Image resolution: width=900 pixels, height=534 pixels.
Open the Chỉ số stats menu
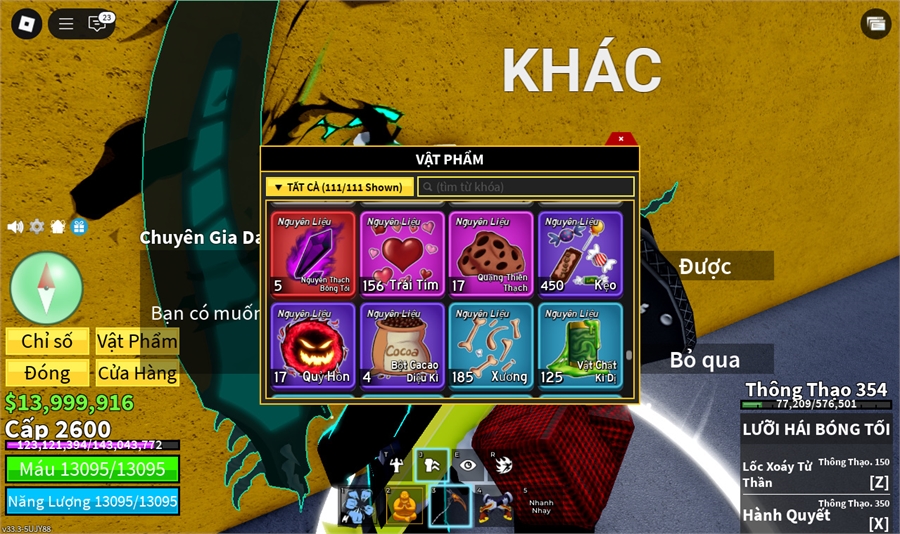pos(47,341)
